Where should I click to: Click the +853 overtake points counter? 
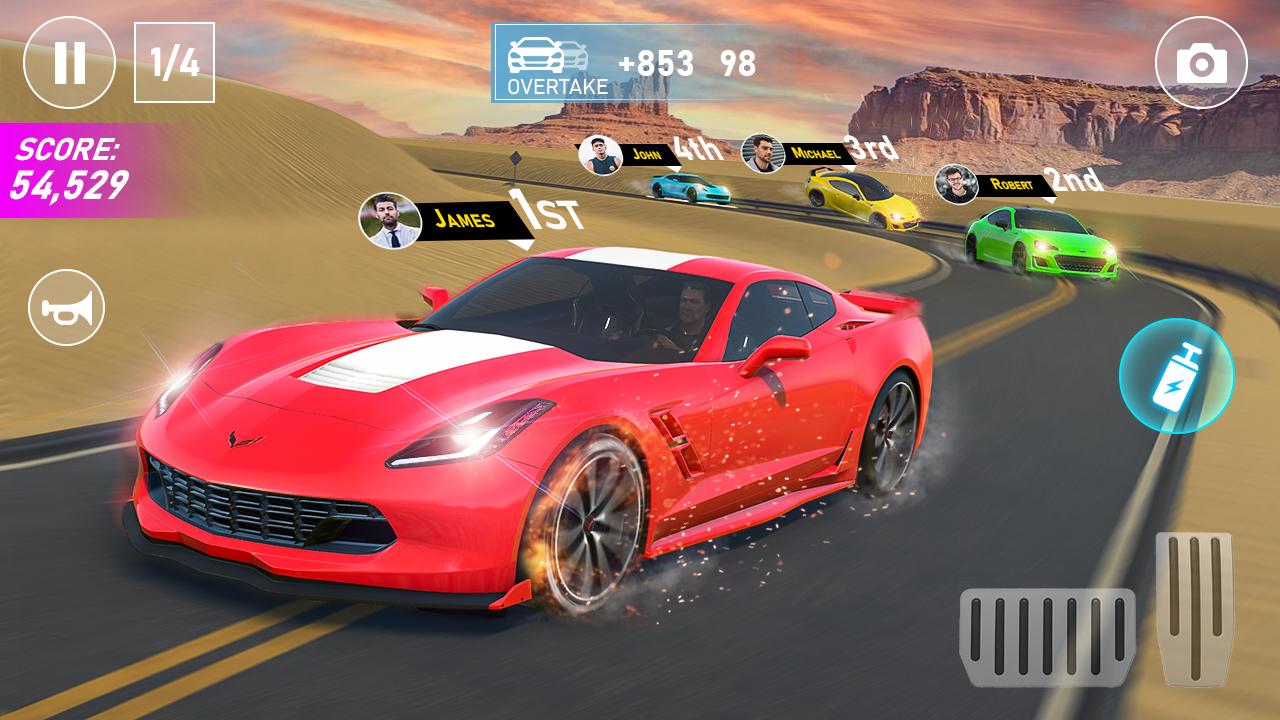(x=656, y=62)
